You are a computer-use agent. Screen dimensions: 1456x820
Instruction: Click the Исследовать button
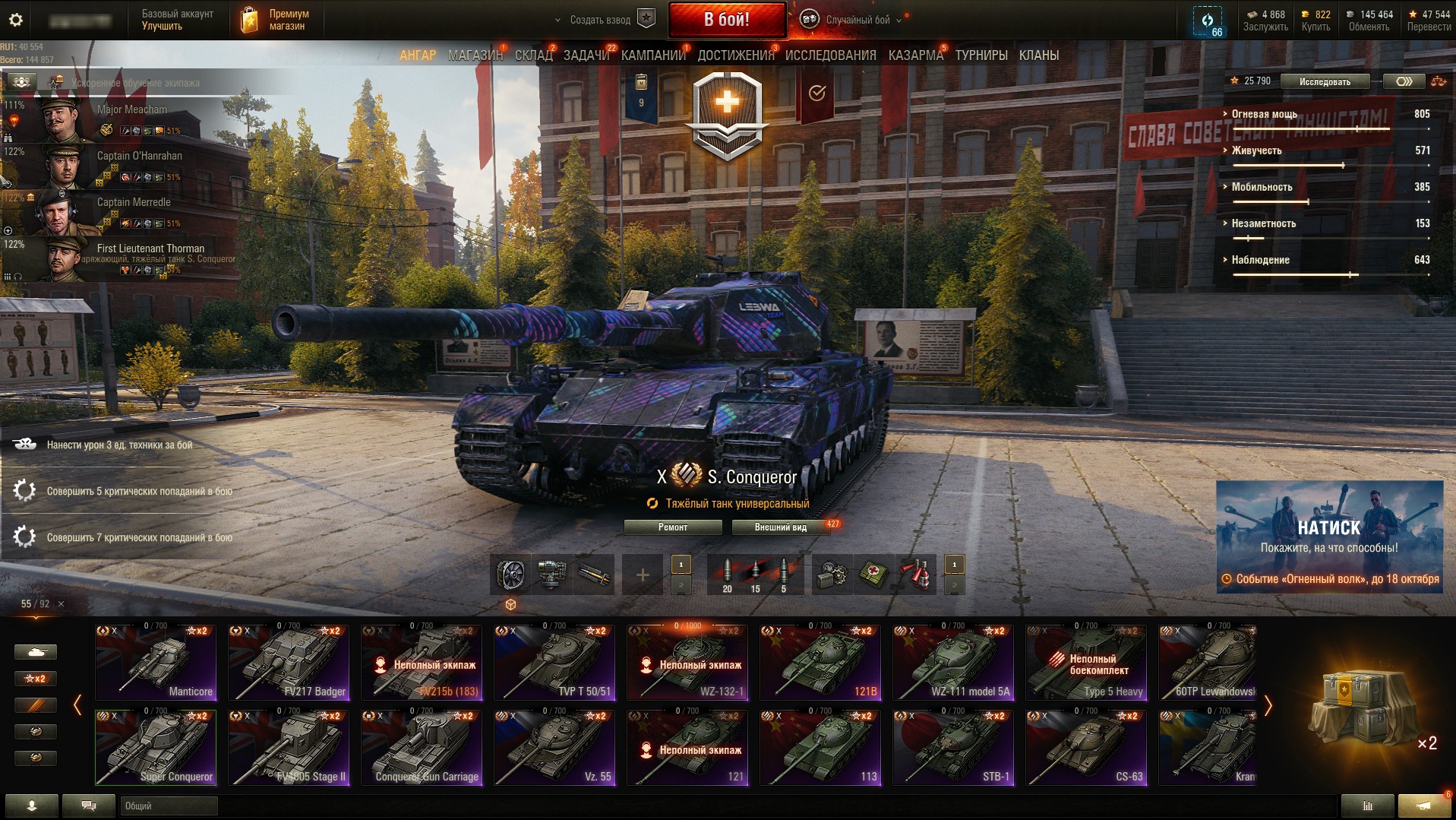(x=1325, y=81)
